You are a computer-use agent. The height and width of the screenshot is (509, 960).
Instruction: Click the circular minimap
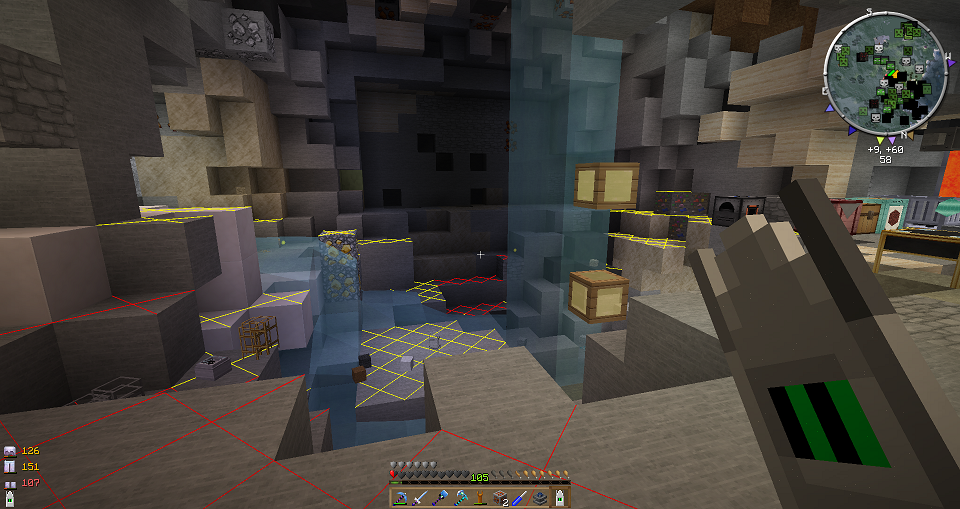[x=886, y=75]
